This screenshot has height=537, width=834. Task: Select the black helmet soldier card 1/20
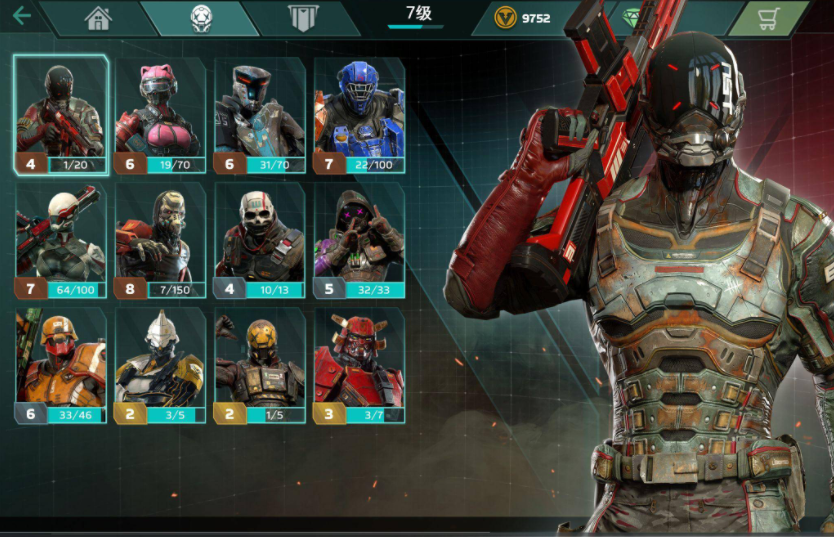[61, 114]
